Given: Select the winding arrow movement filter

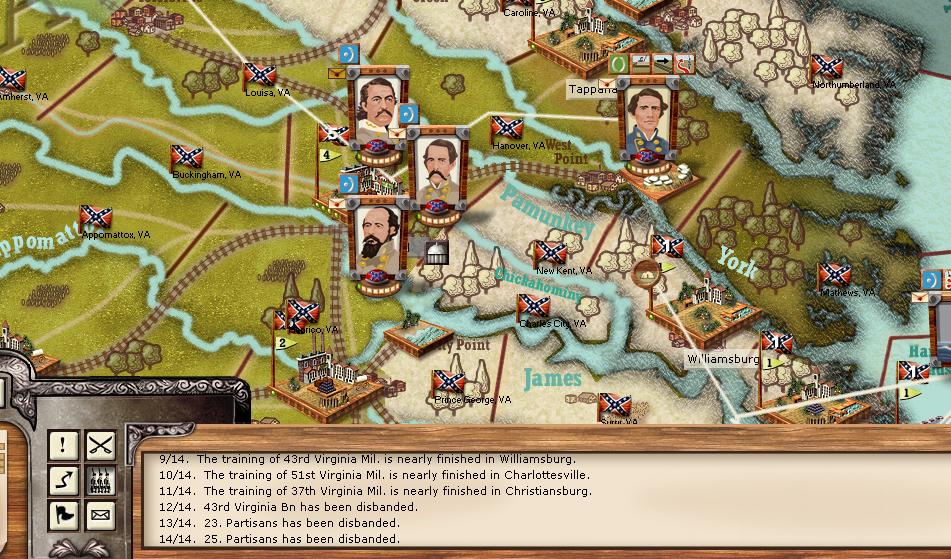Looking at the screenshot, I should [65, 480].
